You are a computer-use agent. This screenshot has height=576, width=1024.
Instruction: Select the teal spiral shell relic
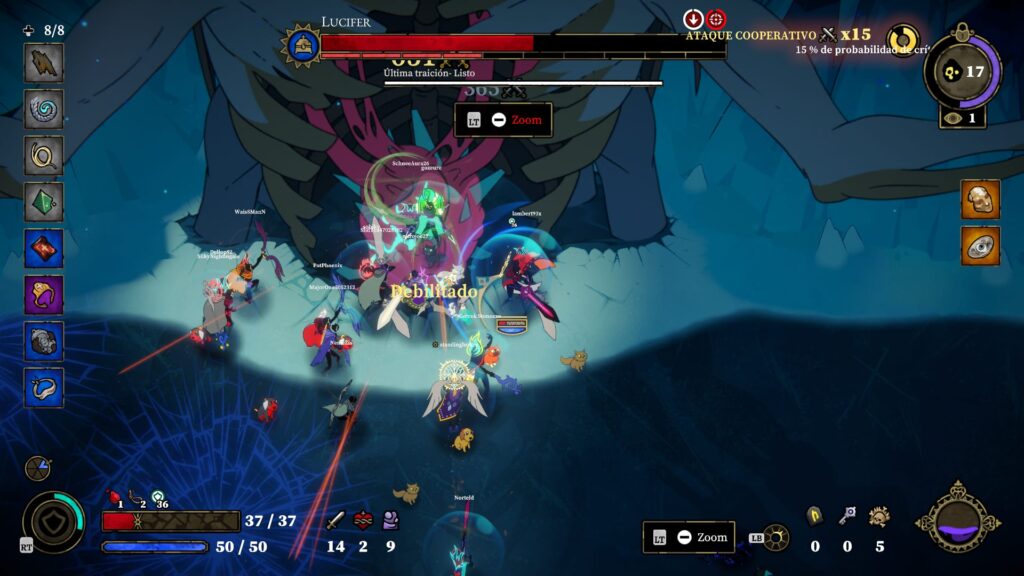click(x=44, y=109)
